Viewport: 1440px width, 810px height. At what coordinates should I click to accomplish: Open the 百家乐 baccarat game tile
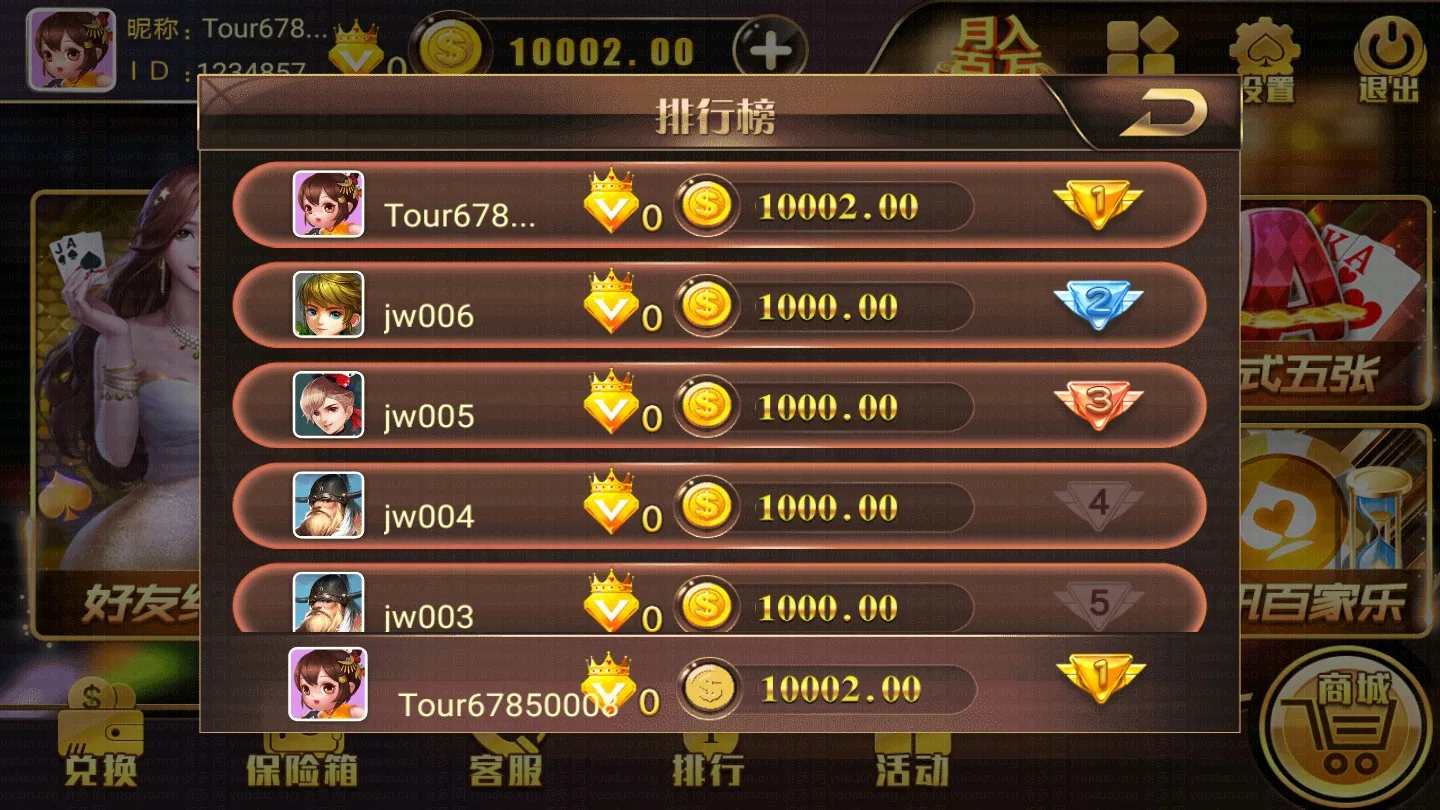click(x=1330, y=540)
